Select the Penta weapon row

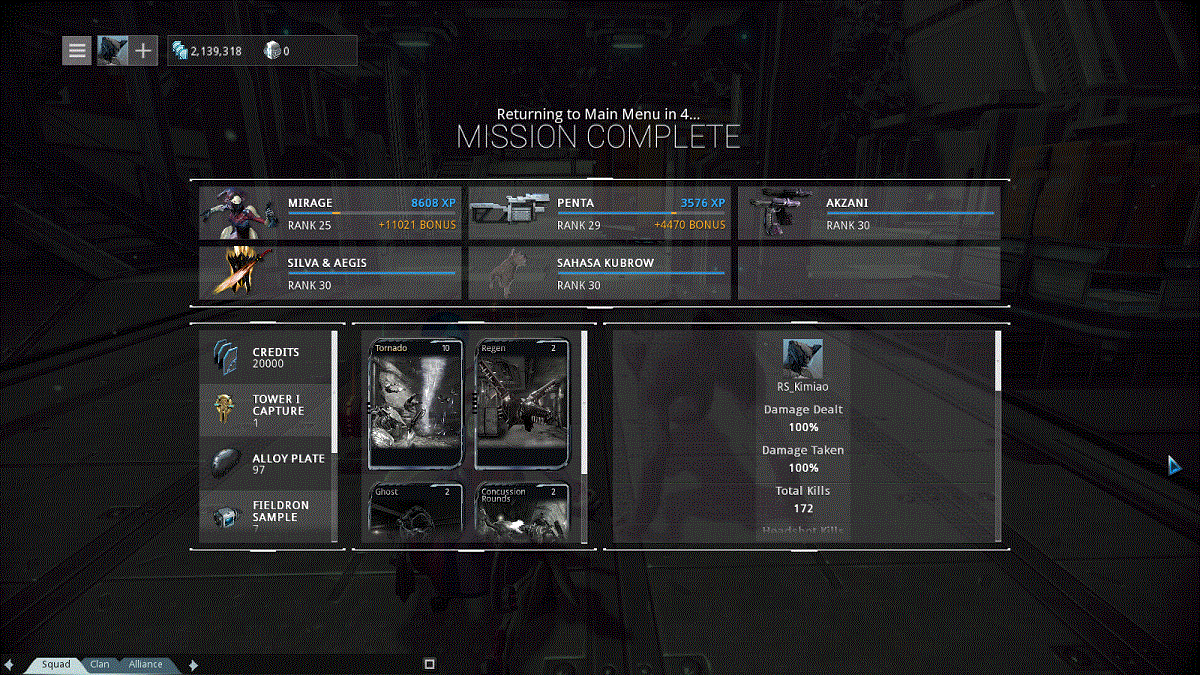tap(600, 213)
